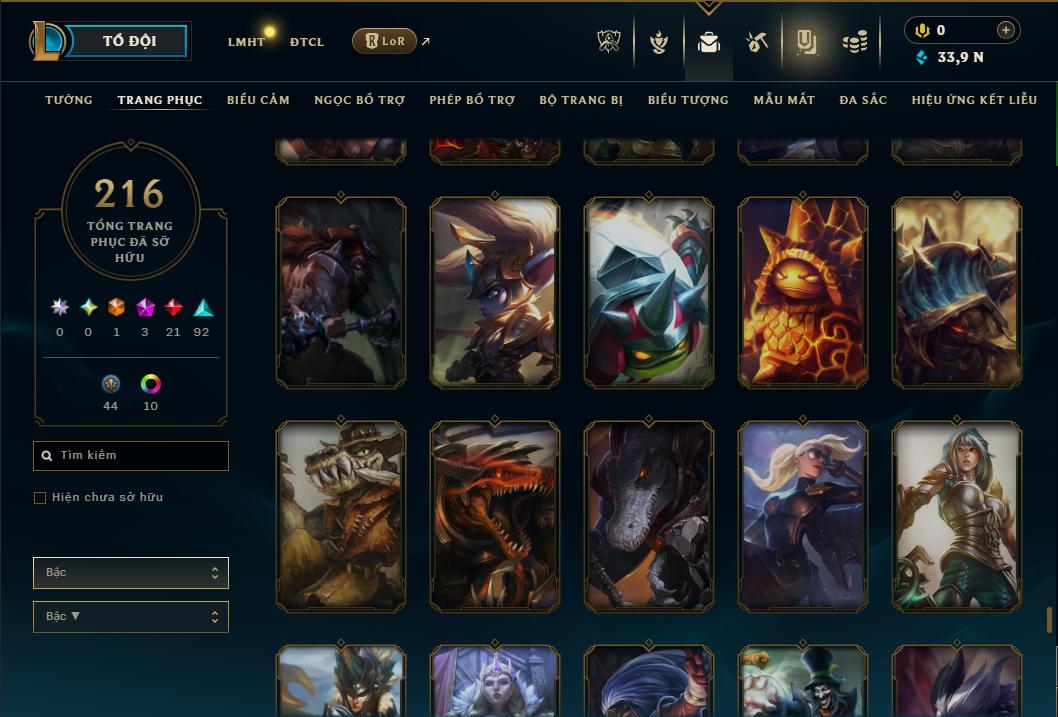Open the loot hammer icon

tap(756, 42)
